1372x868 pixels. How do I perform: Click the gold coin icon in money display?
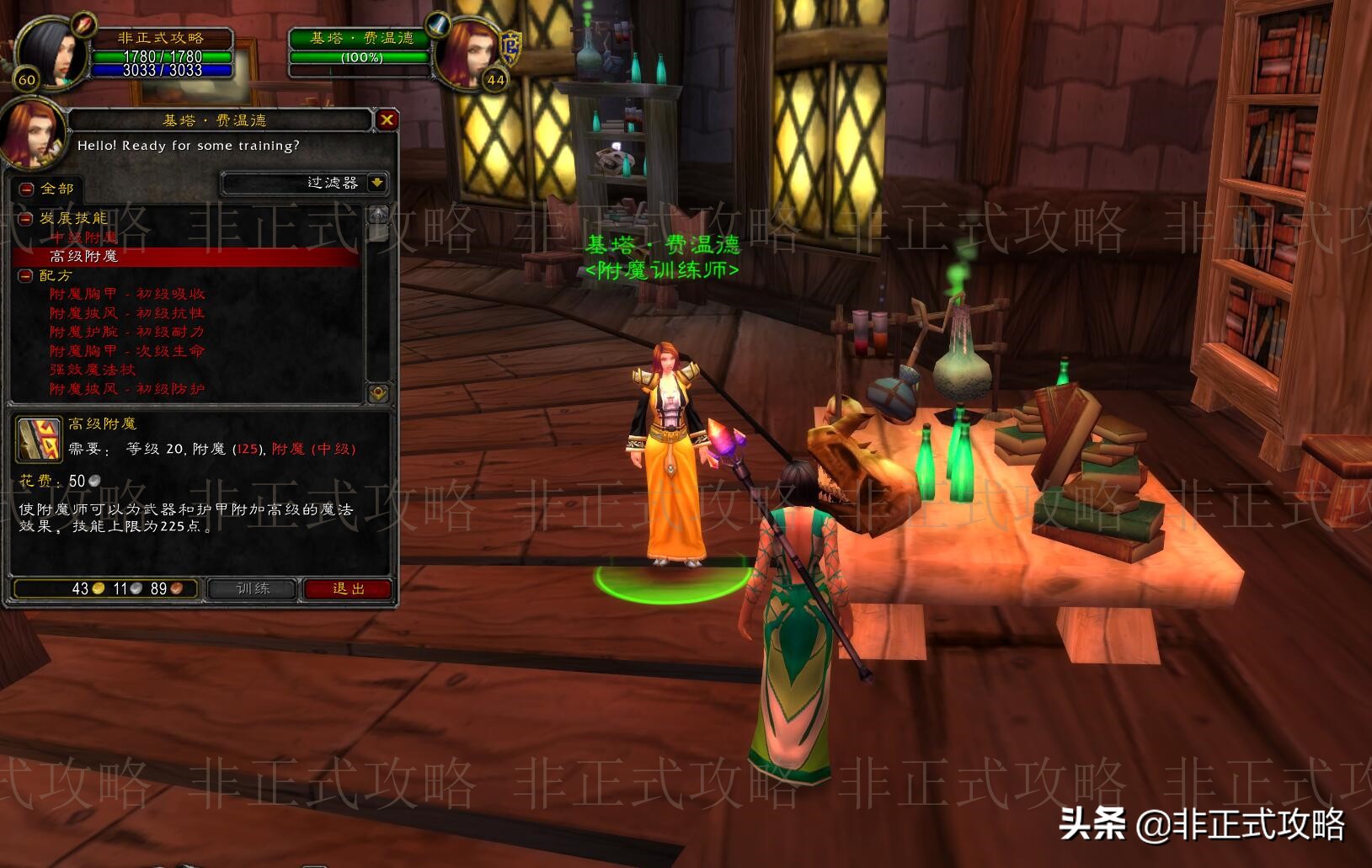pos(98,588)
